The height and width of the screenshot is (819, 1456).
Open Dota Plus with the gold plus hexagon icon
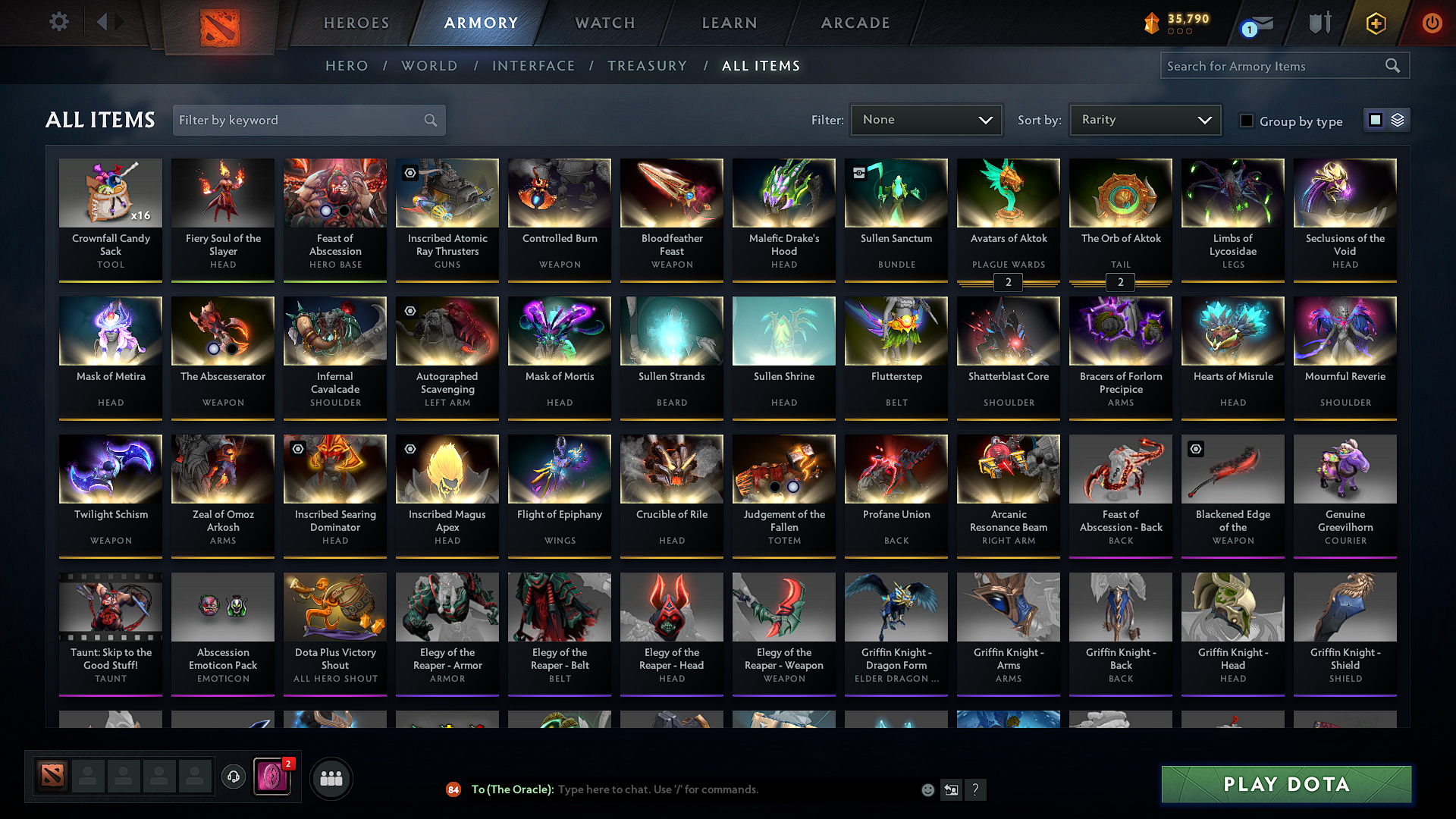(1376, 23)
